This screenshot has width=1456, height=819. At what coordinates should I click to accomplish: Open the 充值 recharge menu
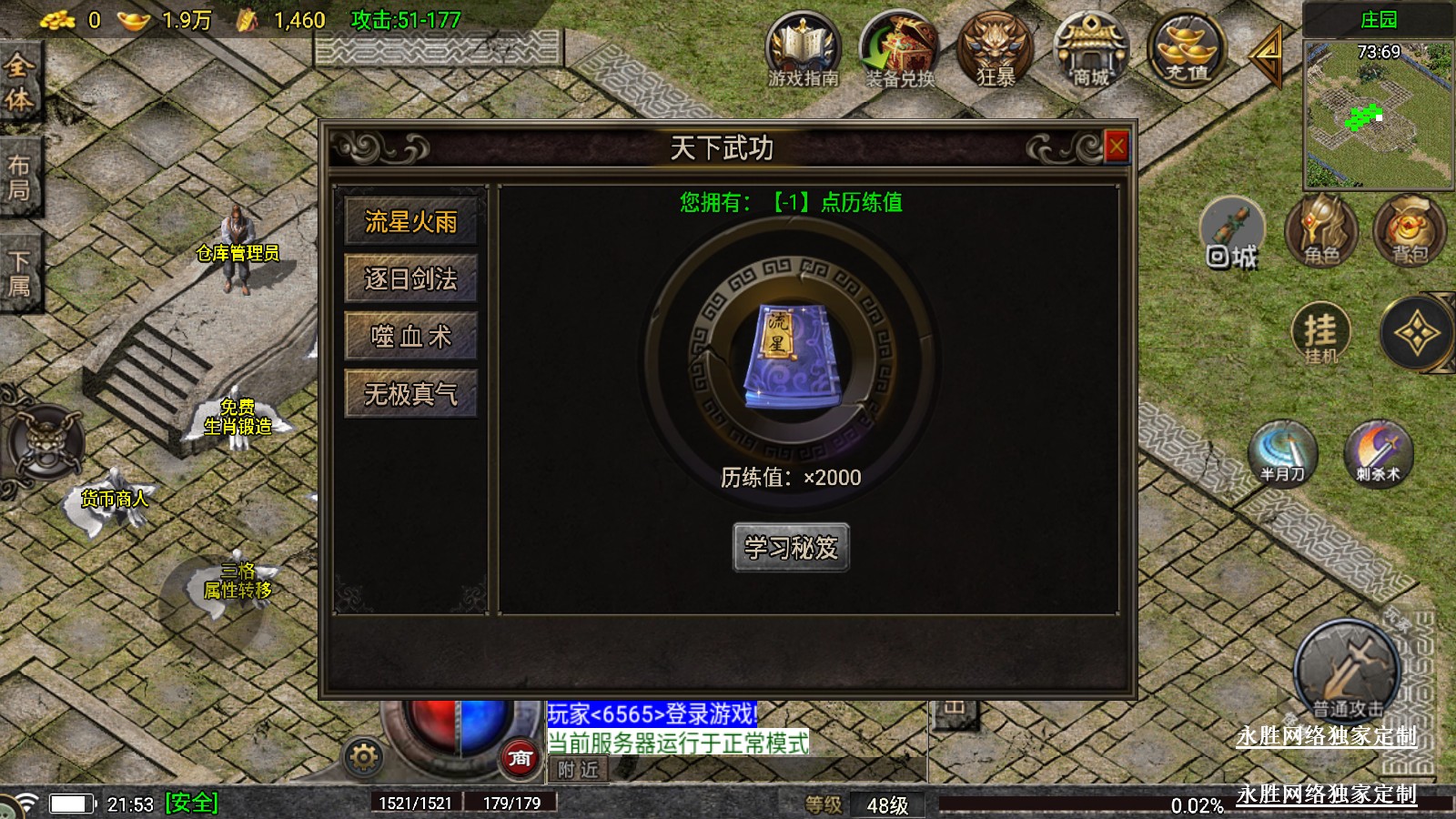click(x=1186, y=50)
